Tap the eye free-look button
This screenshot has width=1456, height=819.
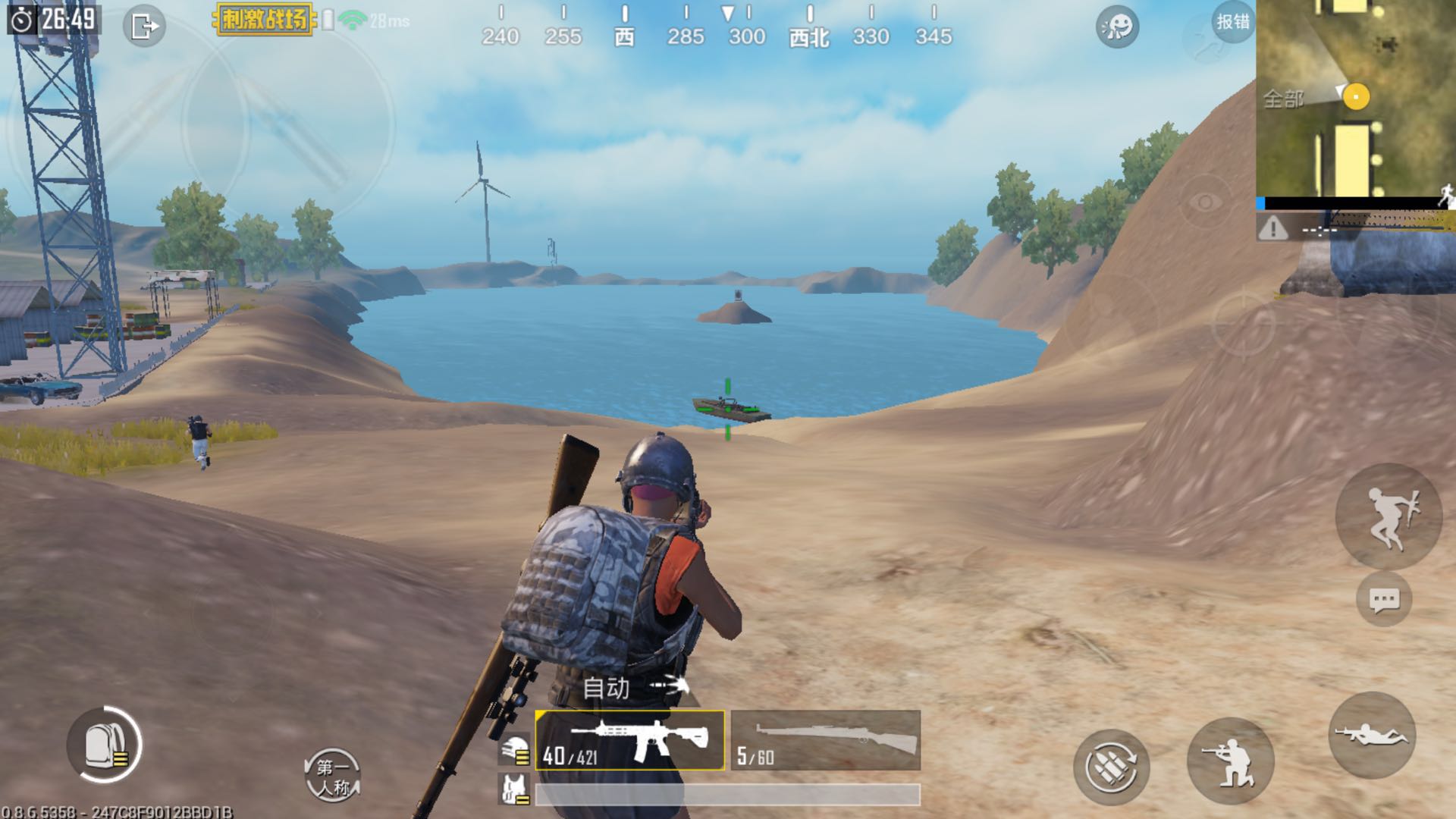coord(1205,202)
